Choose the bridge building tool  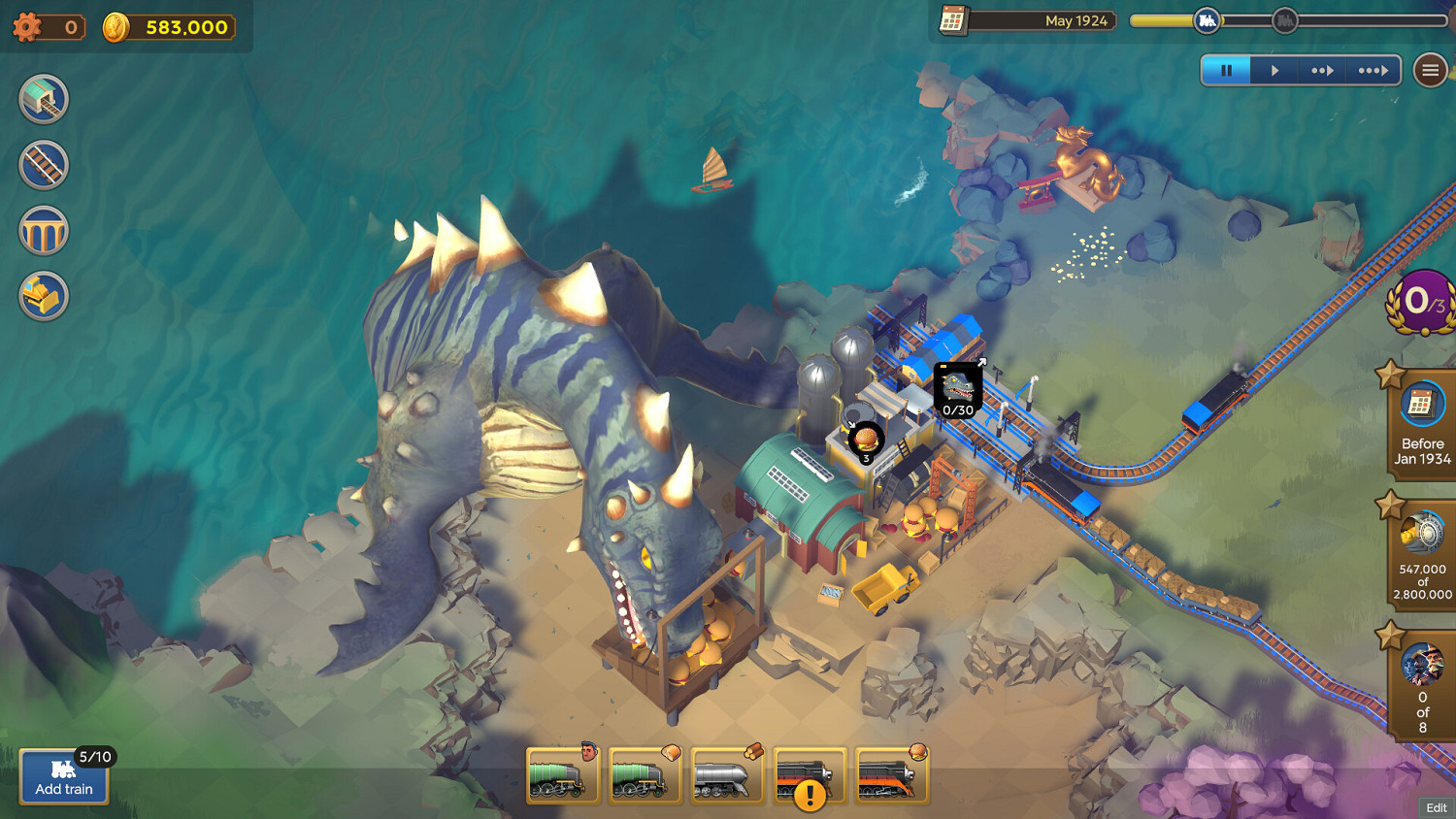coord(44,231)
